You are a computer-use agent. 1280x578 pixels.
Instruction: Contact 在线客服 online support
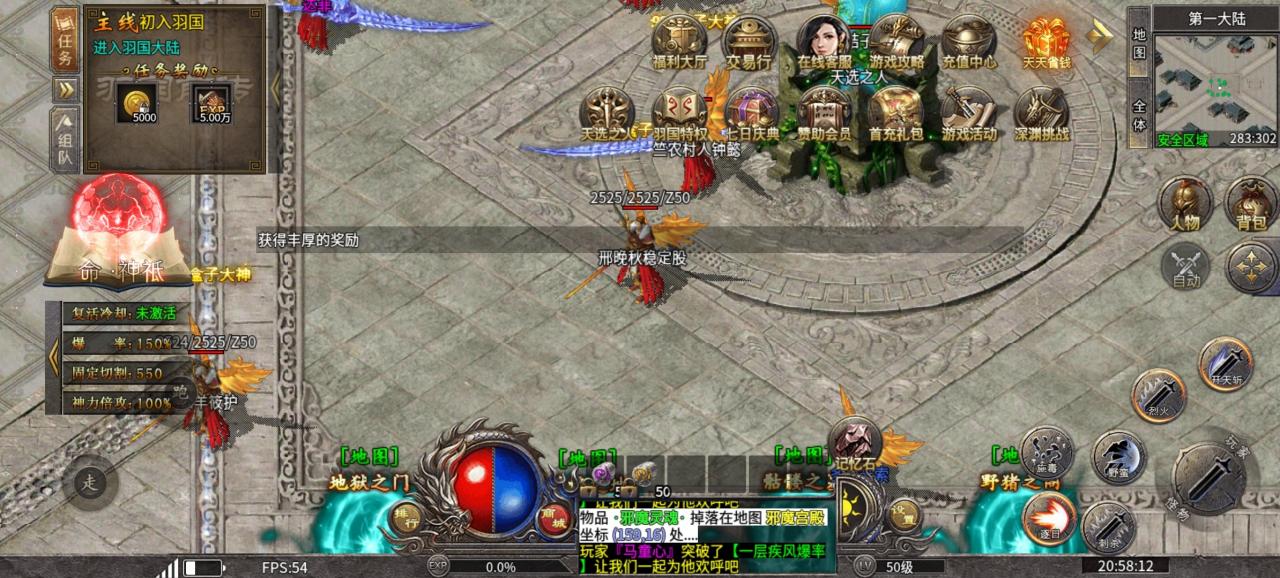pyautogui.click(x=823, y=42)
